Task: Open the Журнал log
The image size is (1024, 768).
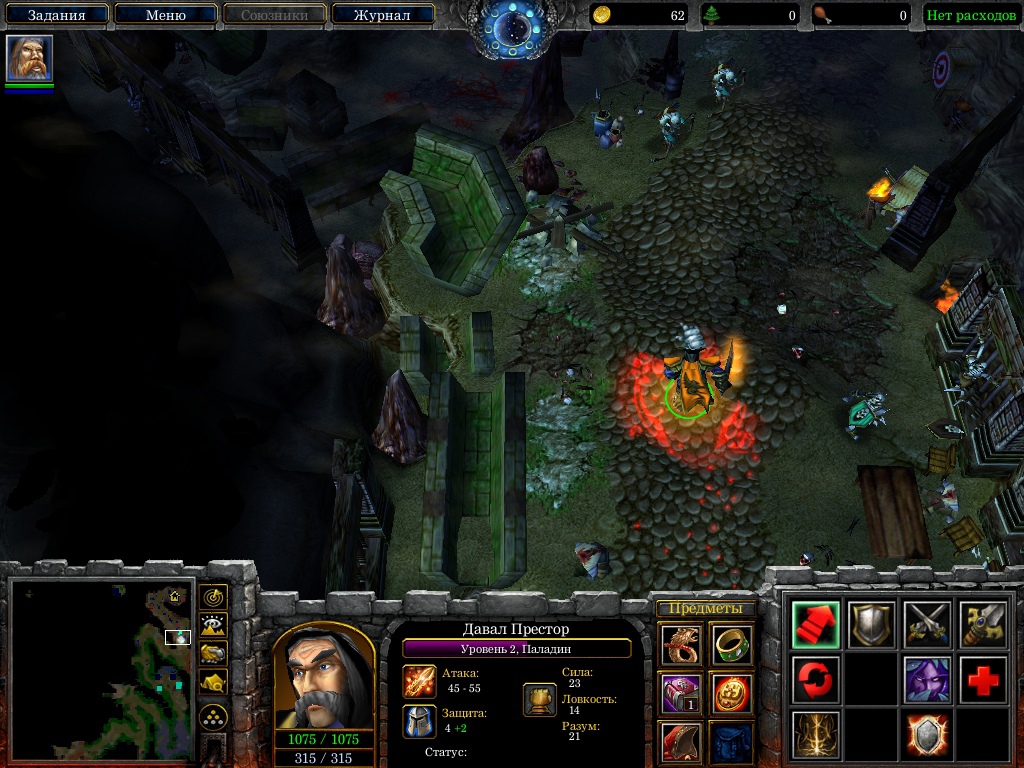Action: pyautogui.click(x=382, y=15)
